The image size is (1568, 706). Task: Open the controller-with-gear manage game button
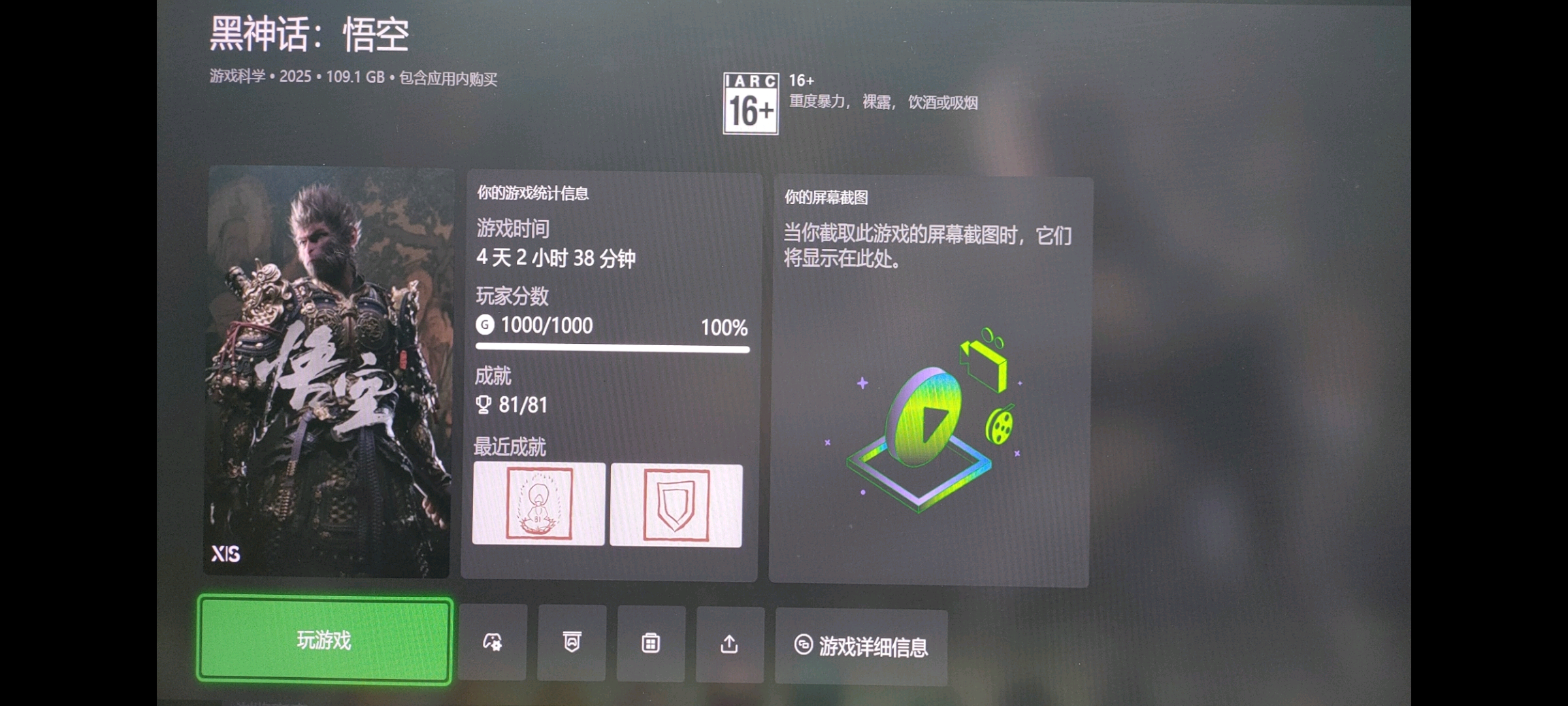click(493, 643)
